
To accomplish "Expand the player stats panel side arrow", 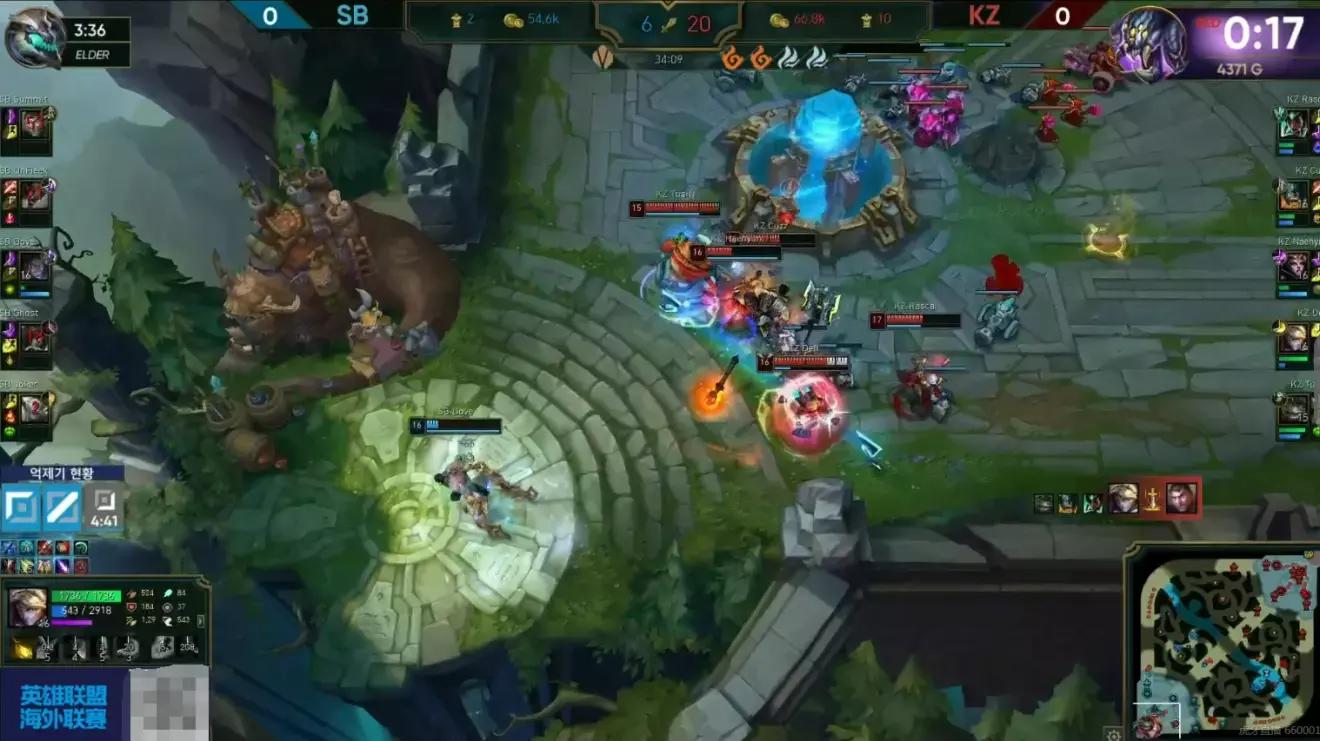I will coord(199,619).
